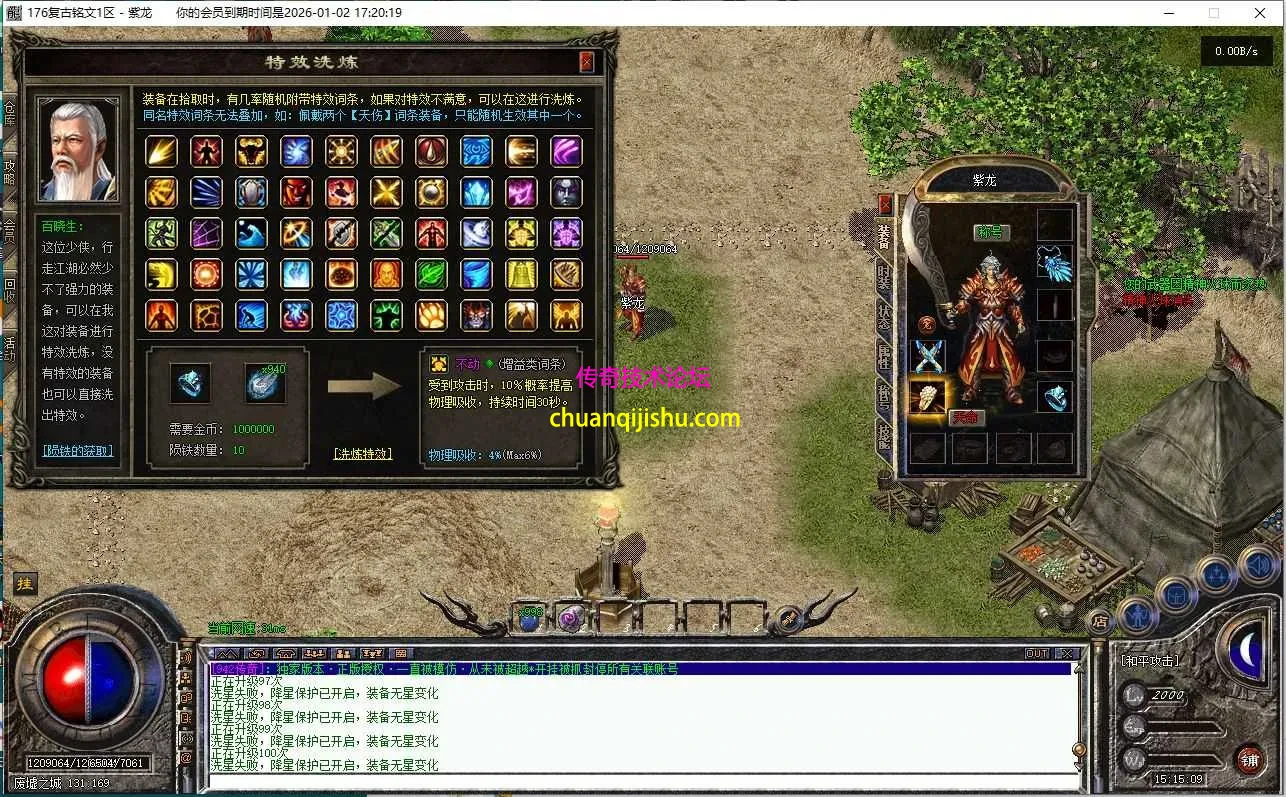This screenshot has width=1286, height=797.
Task: Open the shop via the 店 icon
Action: [1099, 623]
